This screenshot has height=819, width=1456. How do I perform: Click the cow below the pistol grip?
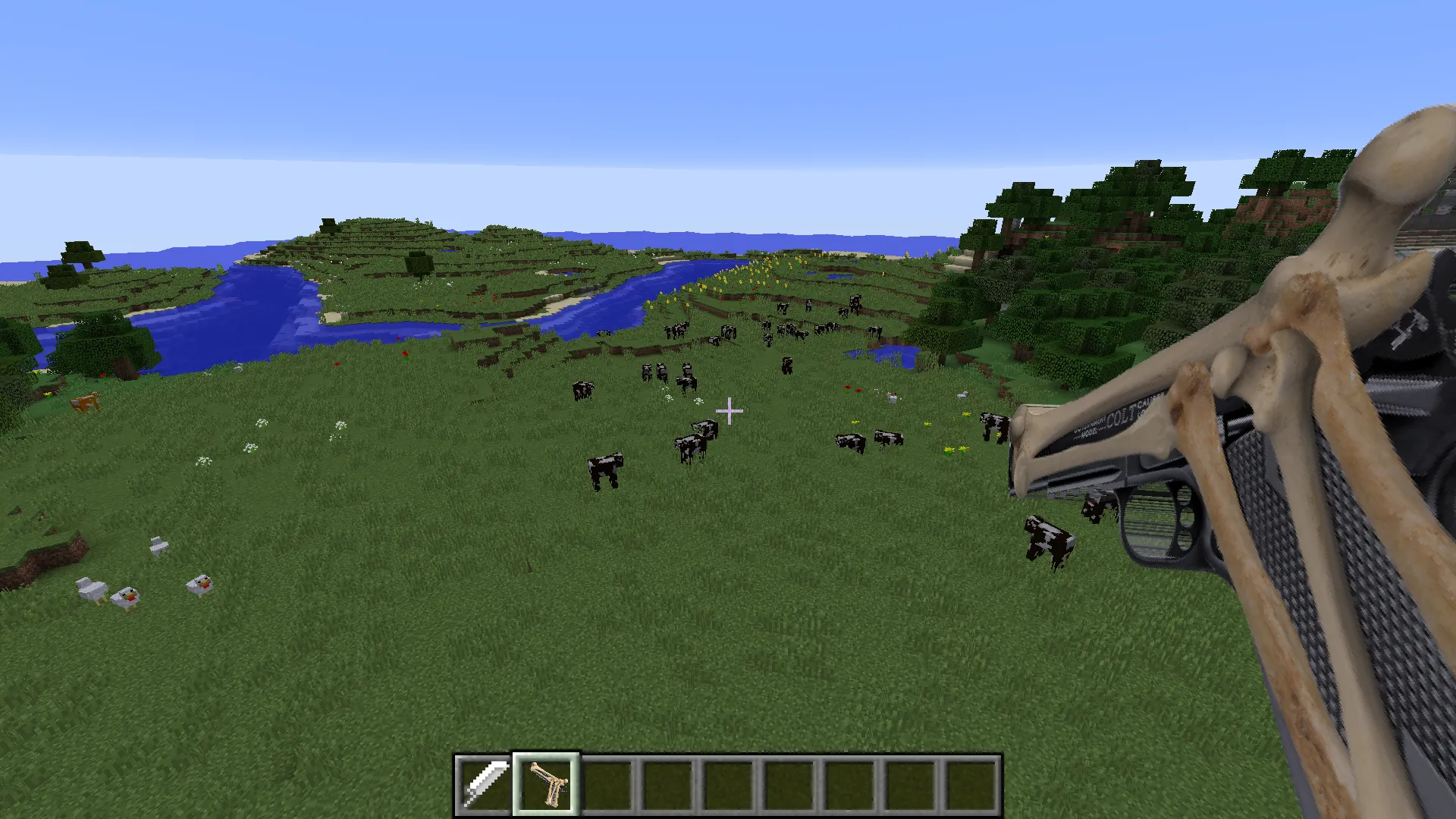(1048, 538)
